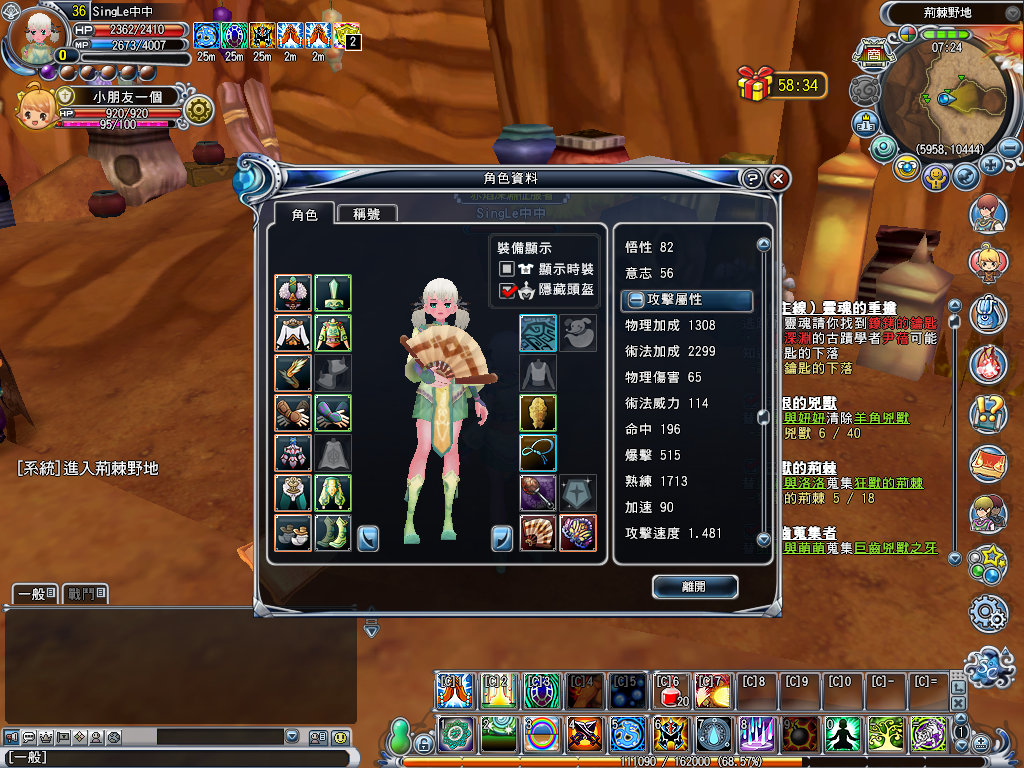1024x768 pixels.
Task: Select the green boots equipment slot
Action: [x=332, y=532]
